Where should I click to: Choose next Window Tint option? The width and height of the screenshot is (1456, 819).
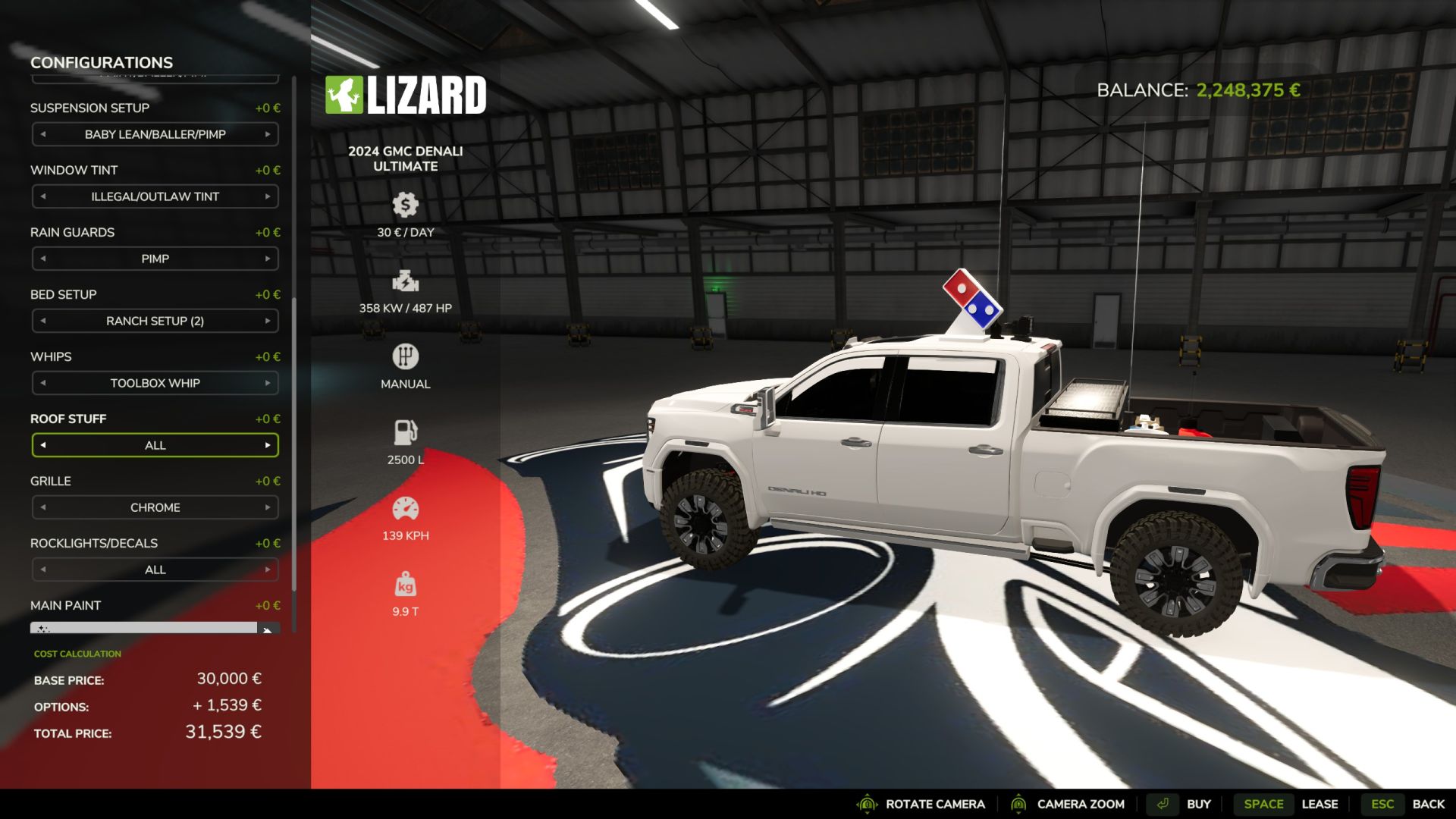tap(268, 196)
